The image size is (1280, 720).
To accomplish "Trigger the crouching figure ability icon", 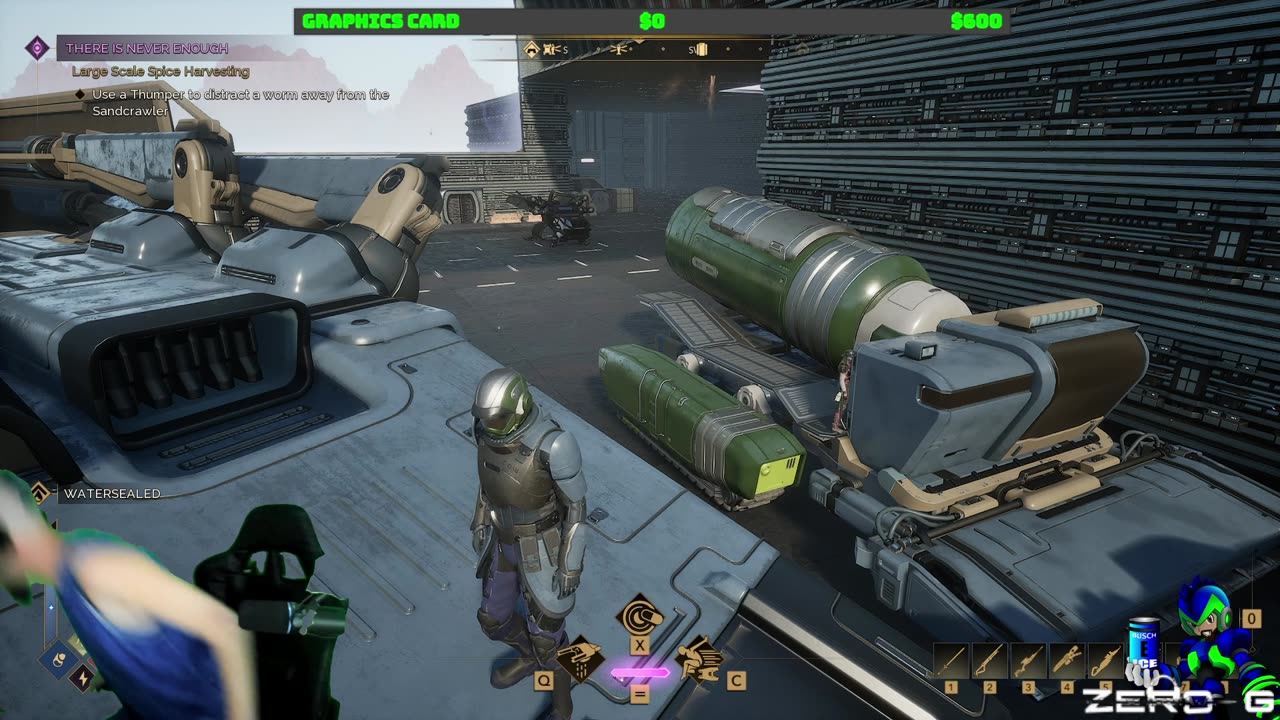I will [x=699, y=659].
